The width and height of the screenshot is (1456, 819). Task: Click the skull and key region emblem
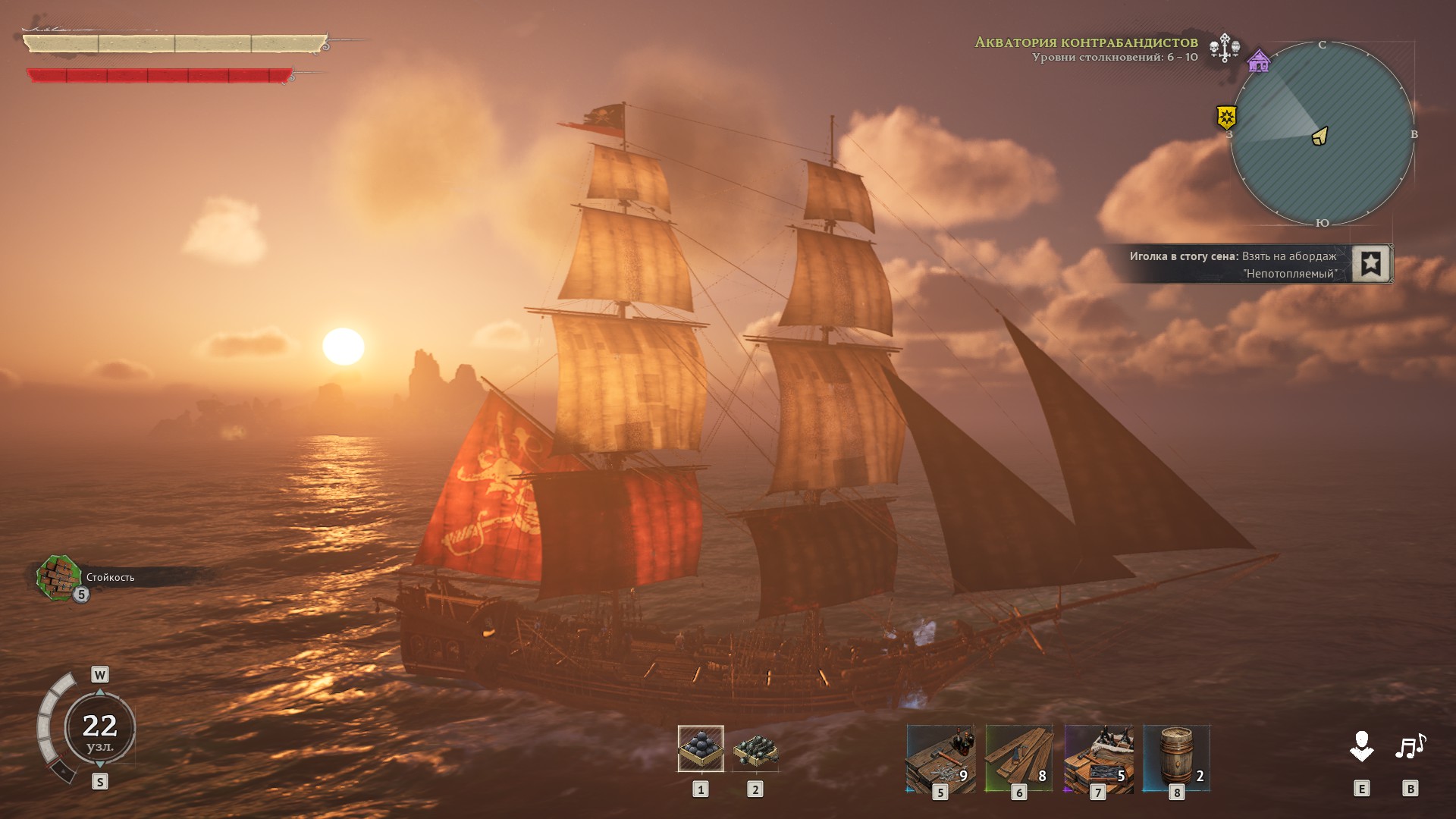click(x=1224, y=47)
